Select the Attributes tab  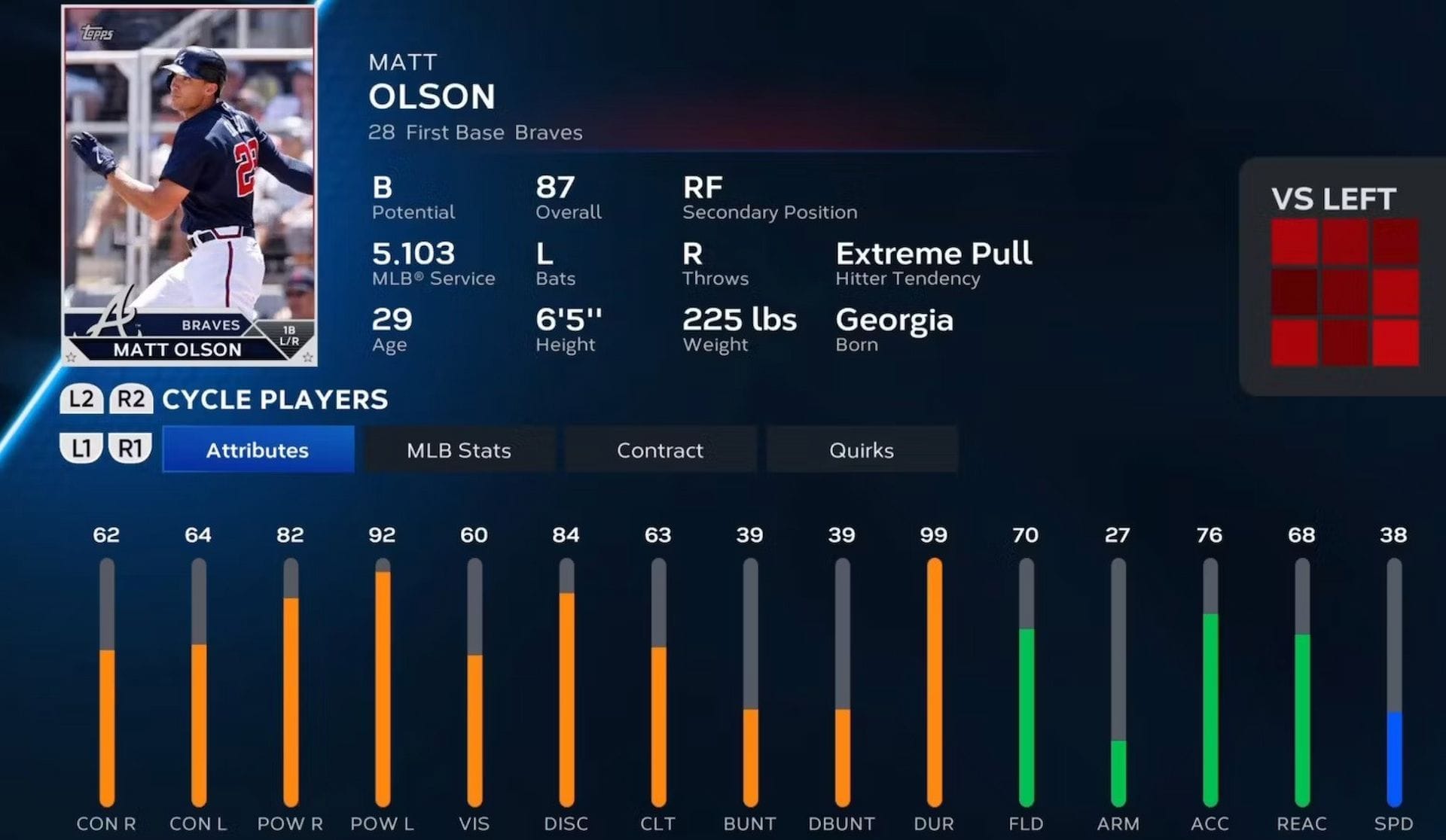(x=258, y=449)
